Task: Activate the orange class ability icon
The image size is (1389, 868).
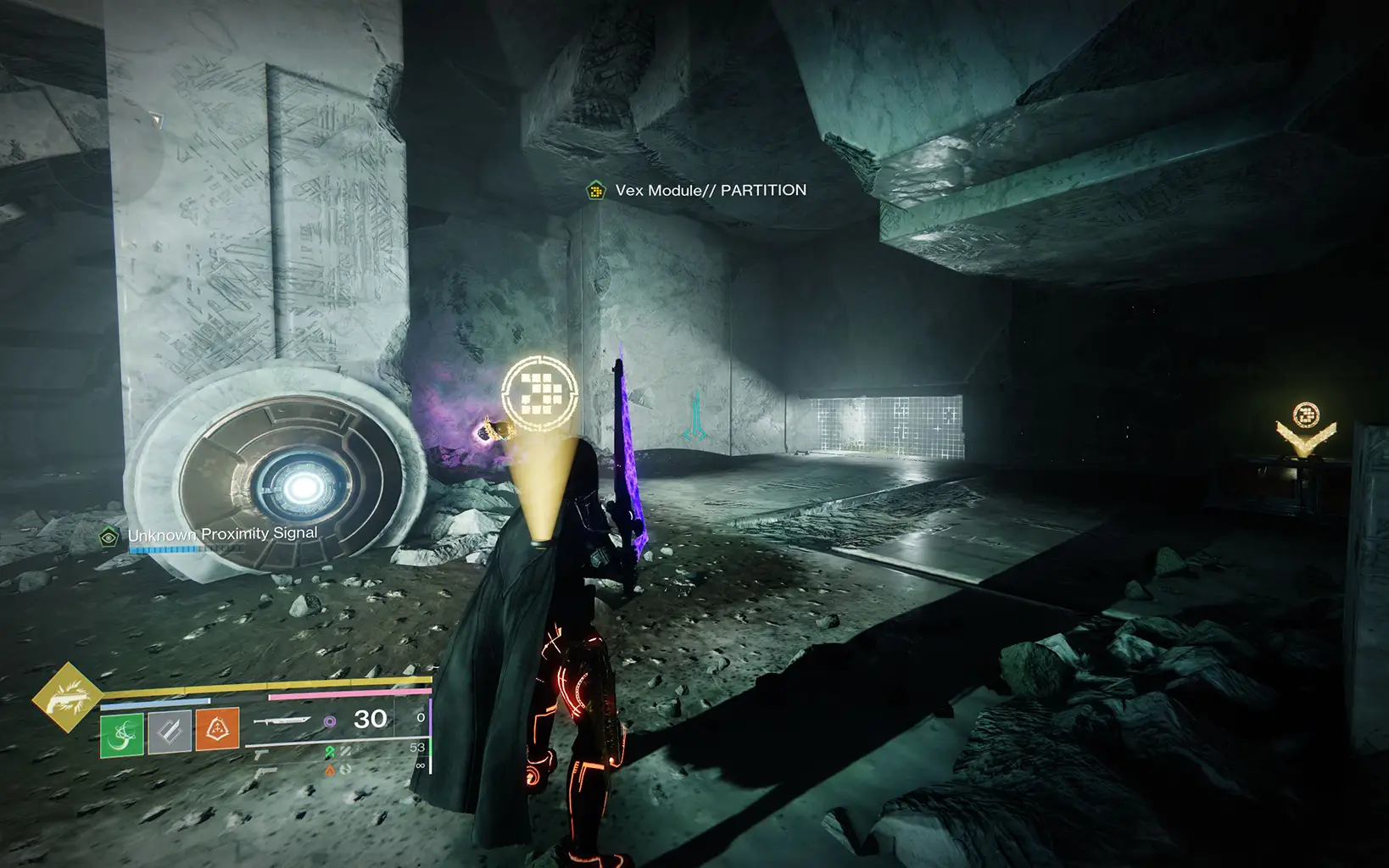Action: (x=218, y=731)
